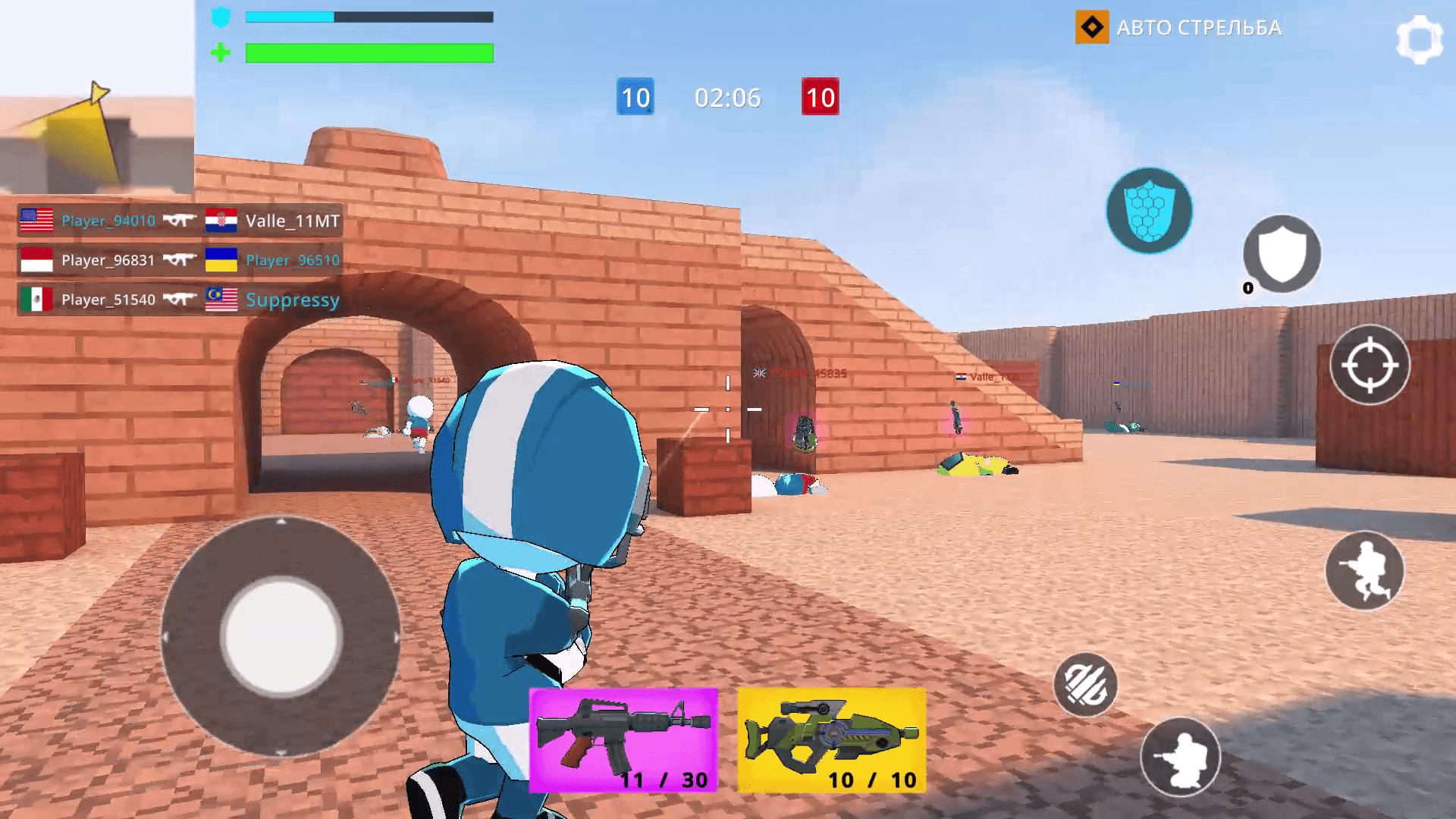Tap the white armor shield icon
The height and width of the screenshot is (819, 1456).
pyautogui.click(x=1282, y=254)
